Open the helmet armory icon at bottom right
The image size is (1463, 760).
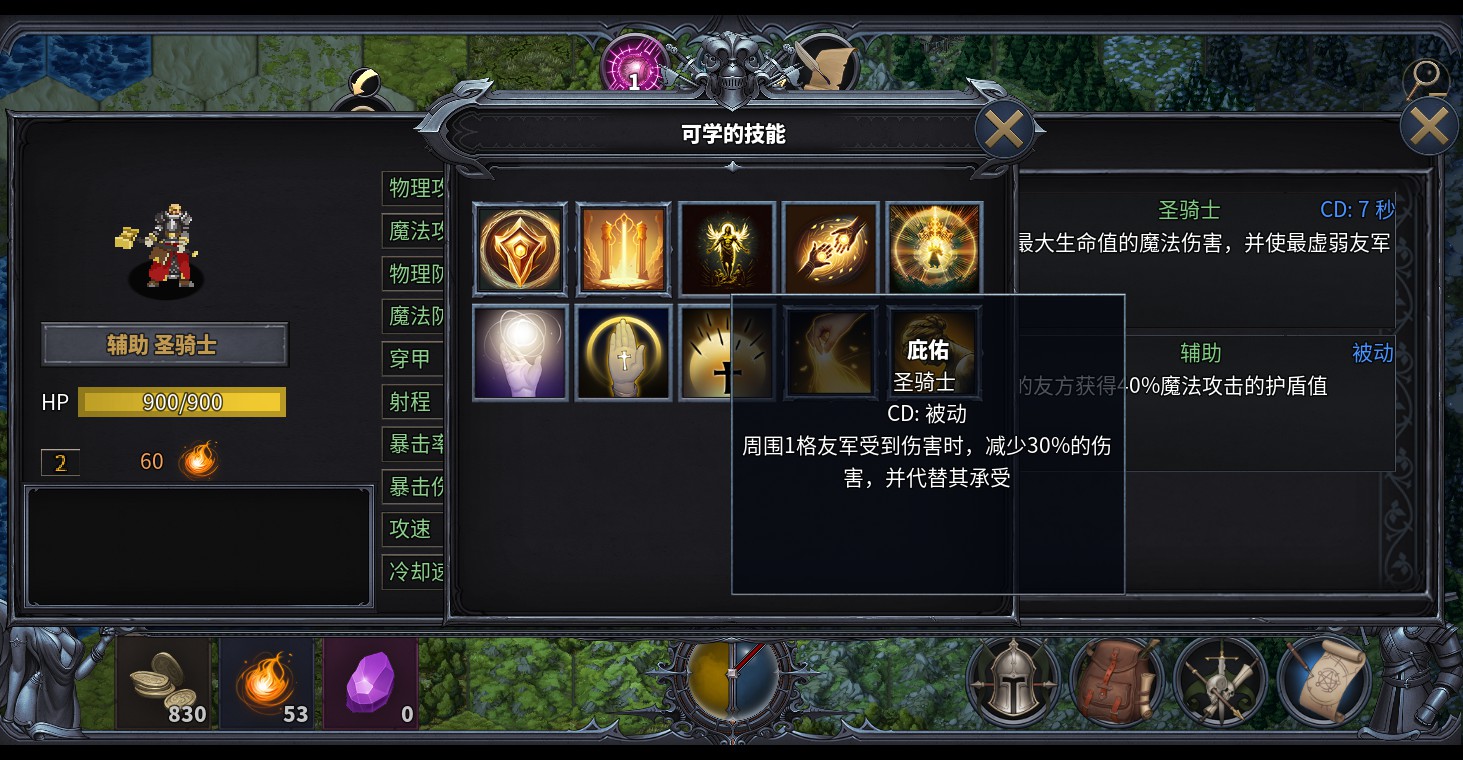[1013, 683]
